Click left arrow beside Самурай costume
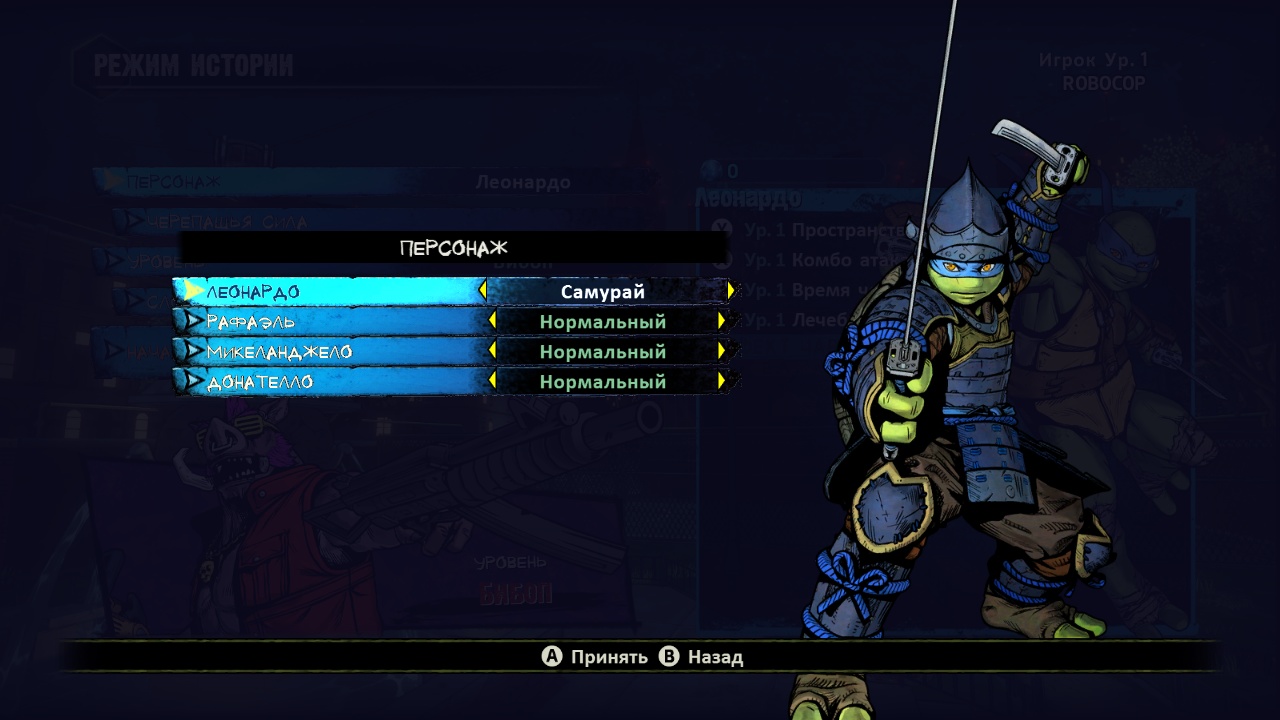1280x720 pixels. [x=483, y=291]
